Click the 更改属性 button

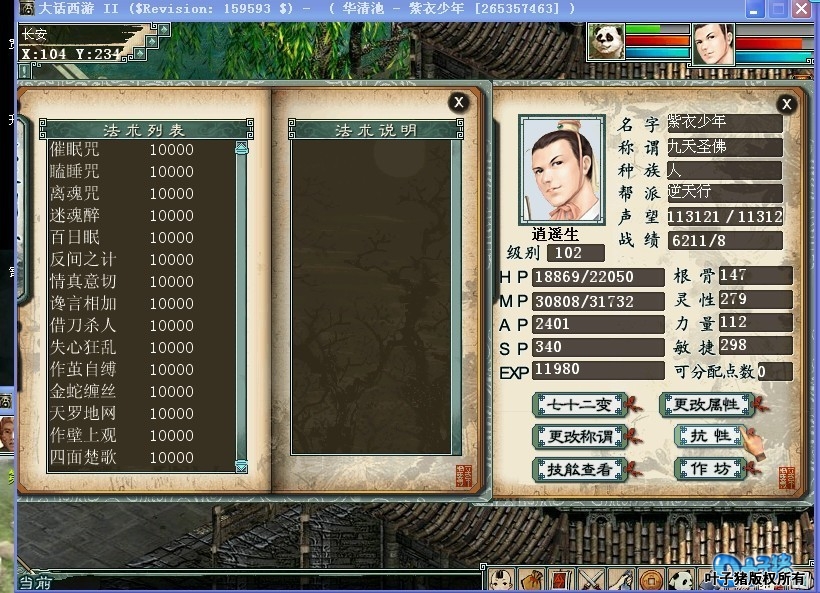706,405
